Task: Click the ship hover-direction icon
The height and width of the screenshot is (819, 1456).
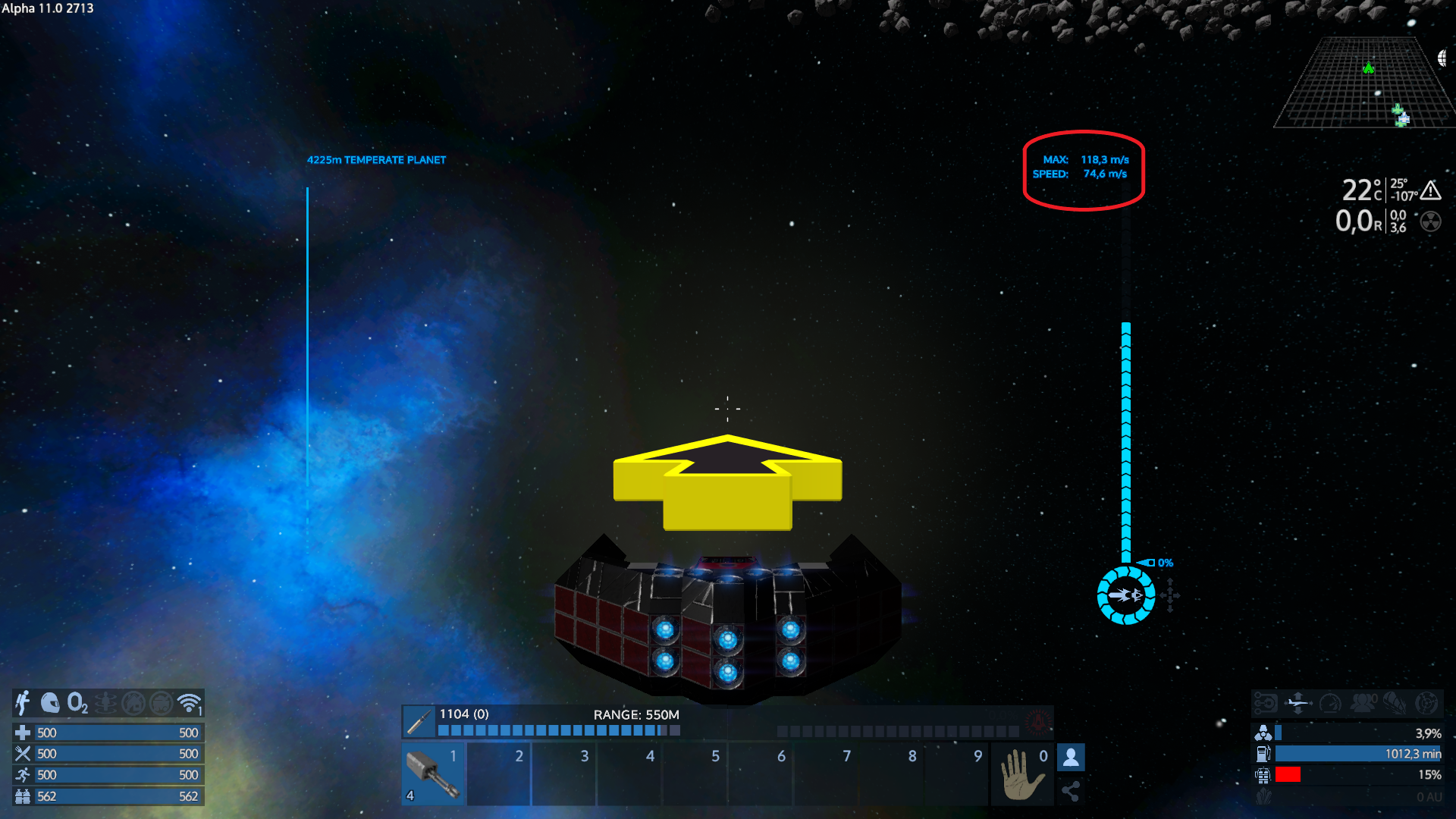Action: tap(1298, 703)
